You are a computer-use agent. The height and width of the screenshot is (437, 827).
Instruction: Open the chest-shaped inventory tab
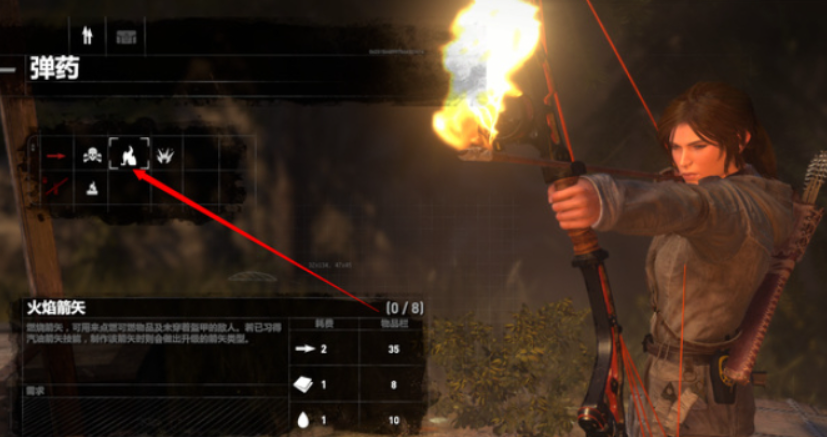tap(127, 36)
